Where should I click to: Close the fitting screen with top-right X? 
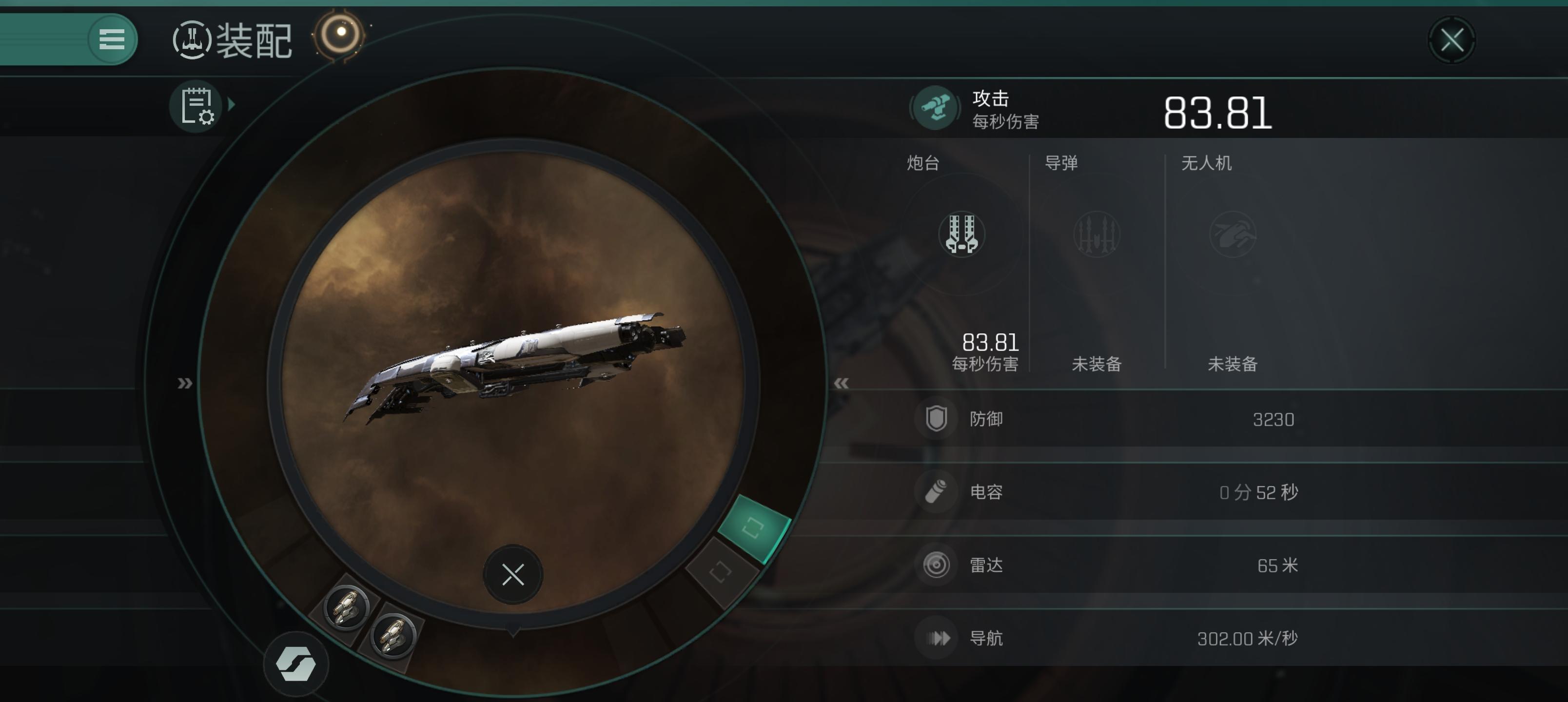pyautogui.click(x=1452, y=41)
